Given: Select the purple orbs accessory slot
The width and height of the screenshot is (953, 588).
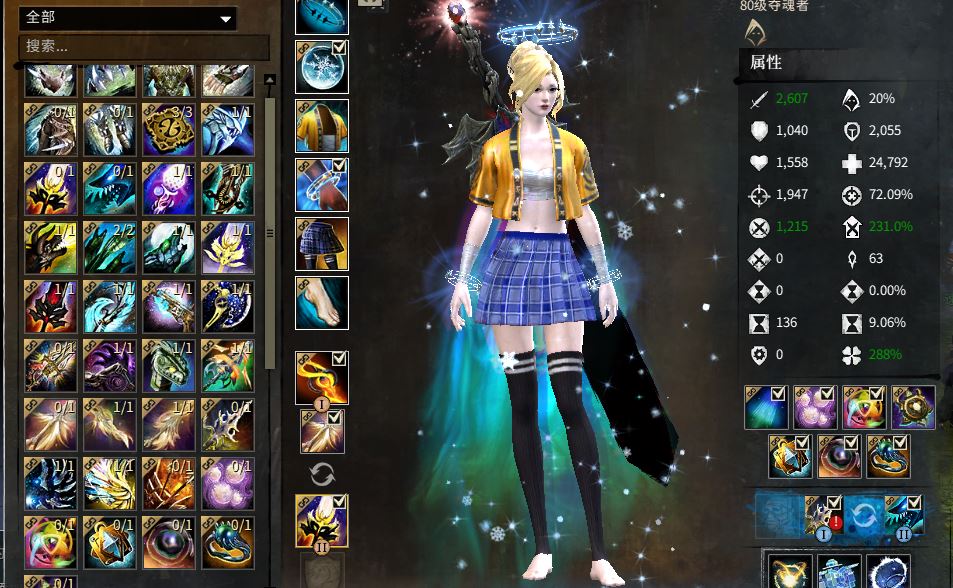Looking at the screenshot, I should (x=815, y=407).
